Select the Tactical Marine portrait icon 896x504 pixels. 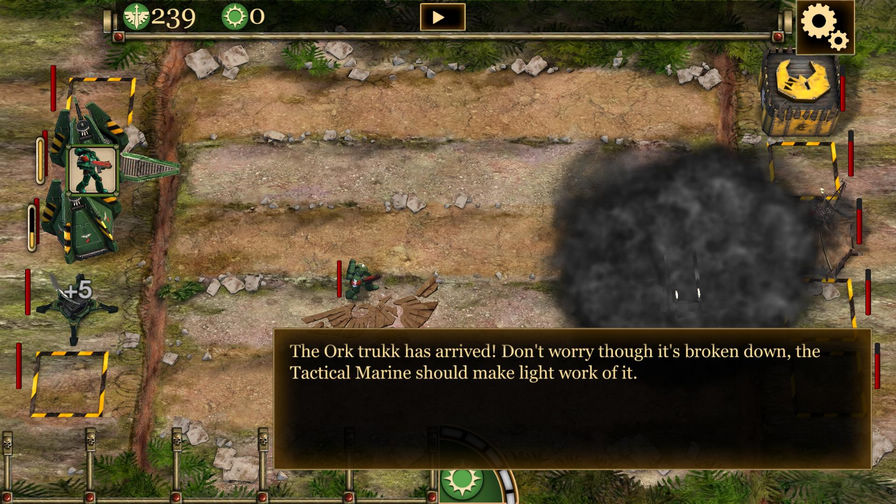pos(94,170)
